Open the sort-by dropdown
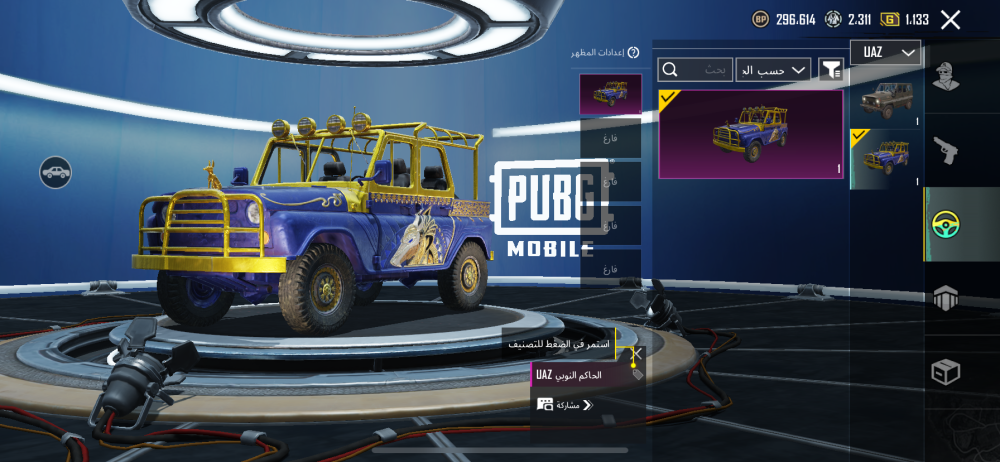The height and width of the screenshot is (462, 1000). point(773,70)
